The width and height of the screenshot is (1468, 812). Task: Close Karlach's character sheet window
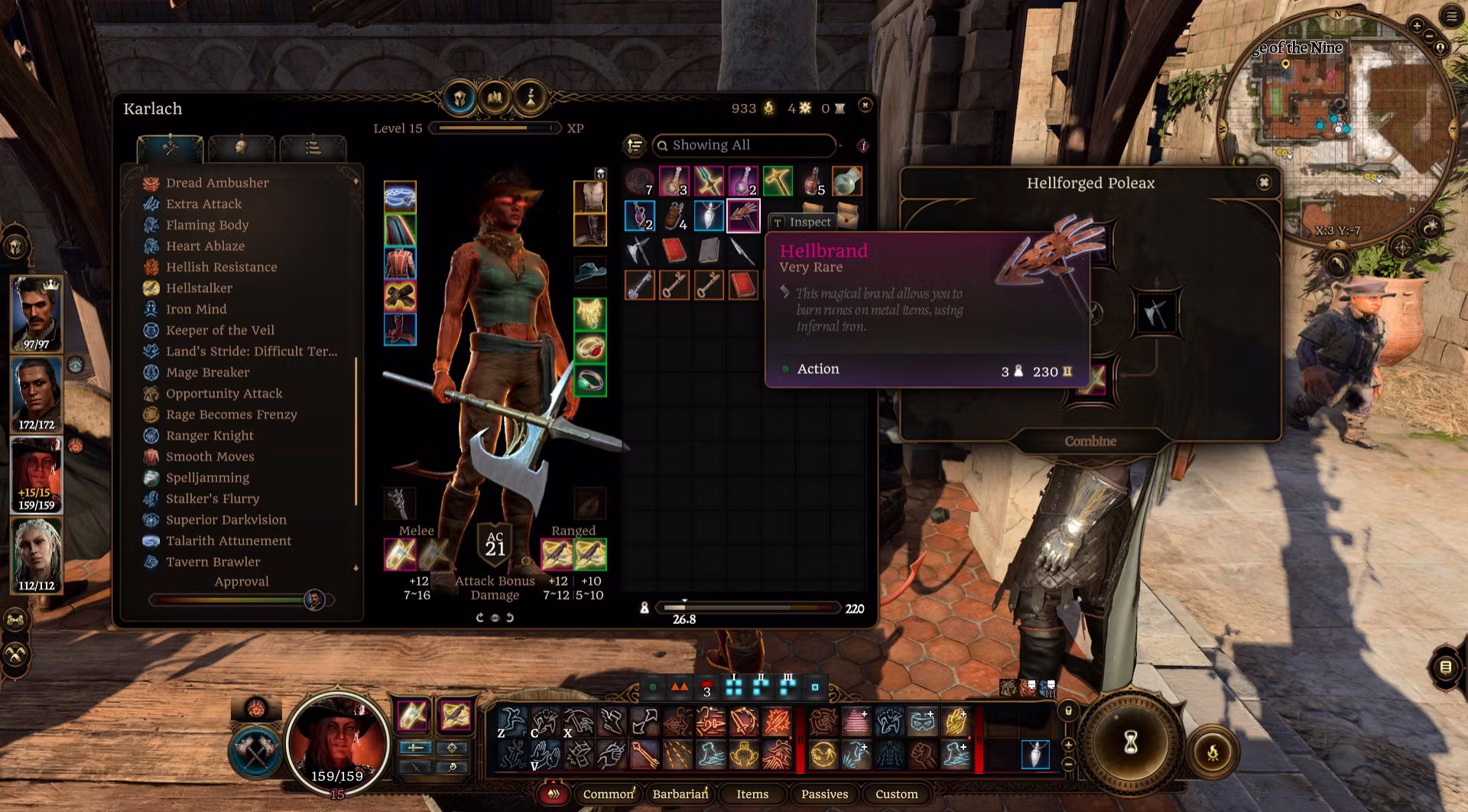(865, 105)
